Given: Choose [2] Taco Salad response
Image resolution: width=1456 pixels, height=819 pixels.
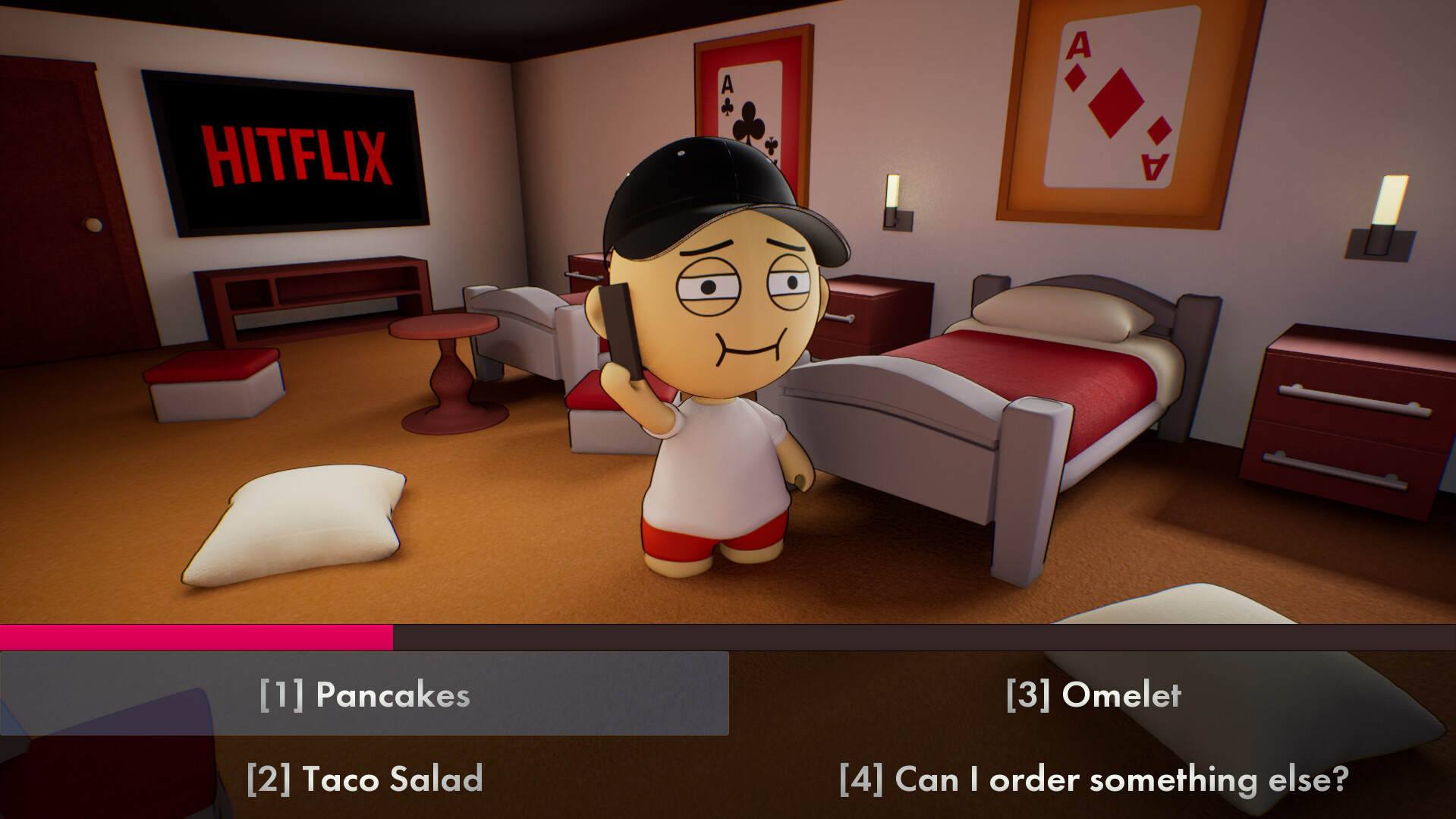Looking at the screenshot, I should pyautogui.click(x=364, y=778).
